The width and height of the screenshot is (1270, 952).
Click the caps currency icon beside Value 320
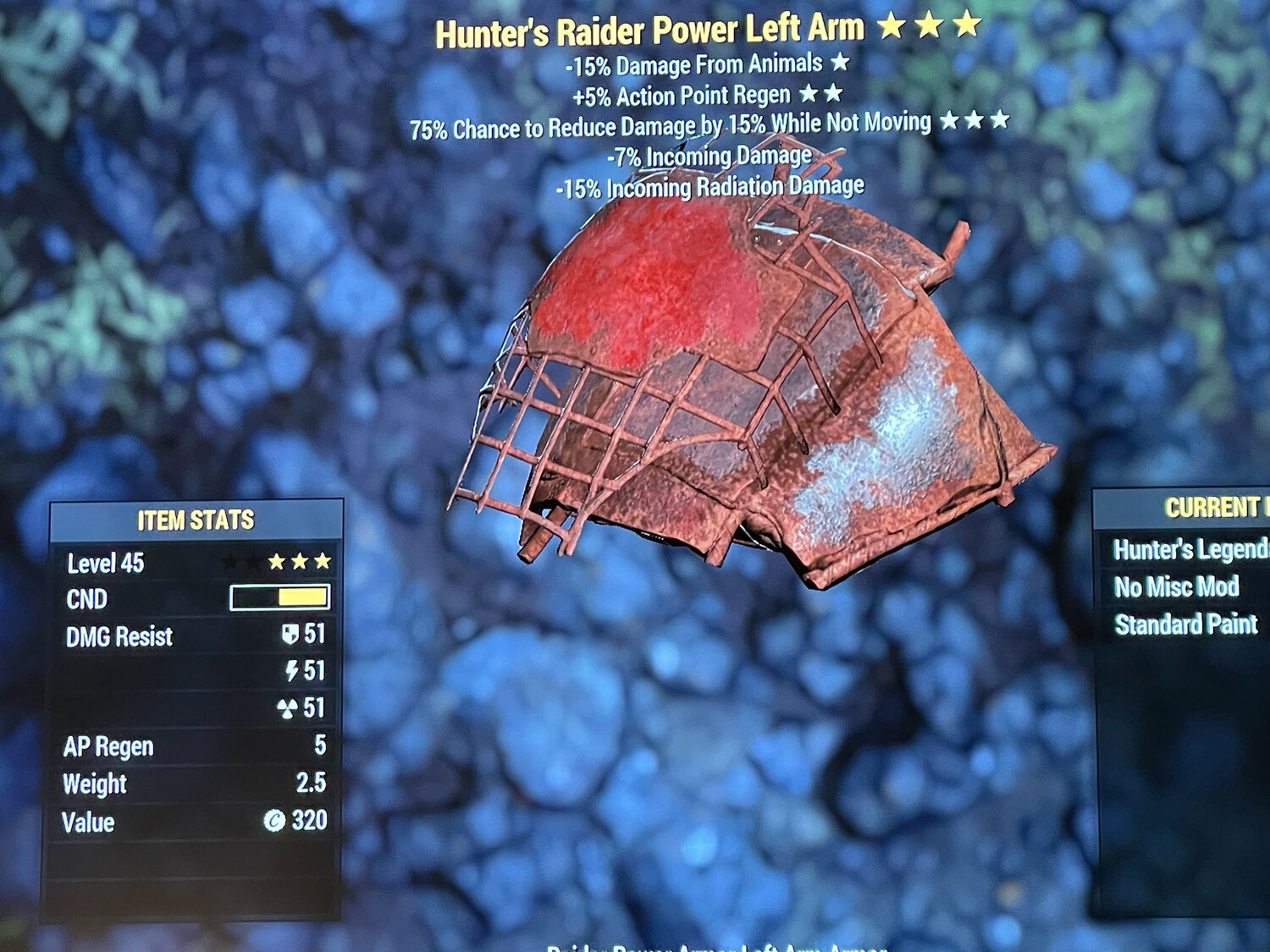[273, 822]
